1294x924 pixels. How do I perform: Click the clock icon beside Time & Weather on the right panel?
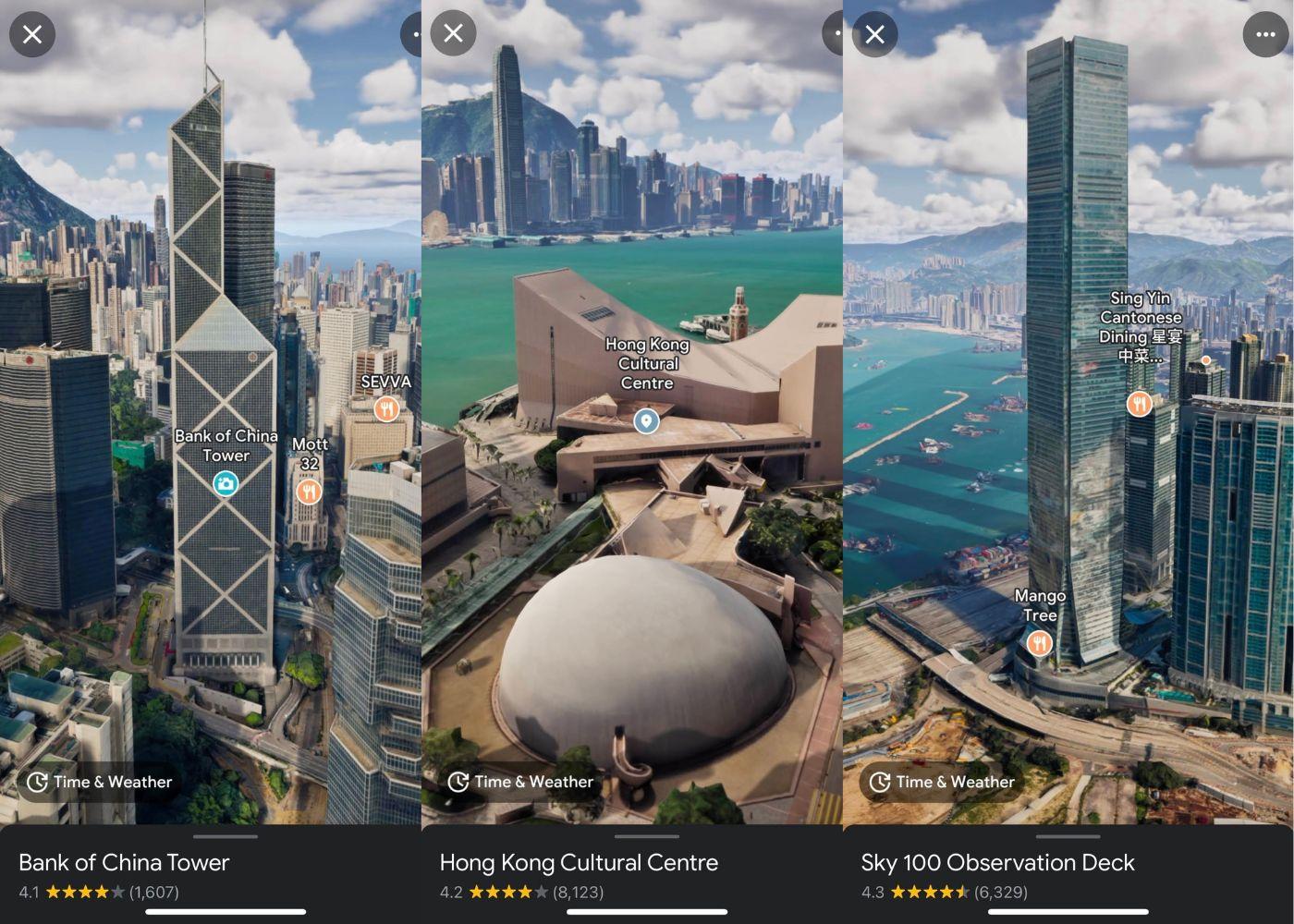[x=879, y=782]
